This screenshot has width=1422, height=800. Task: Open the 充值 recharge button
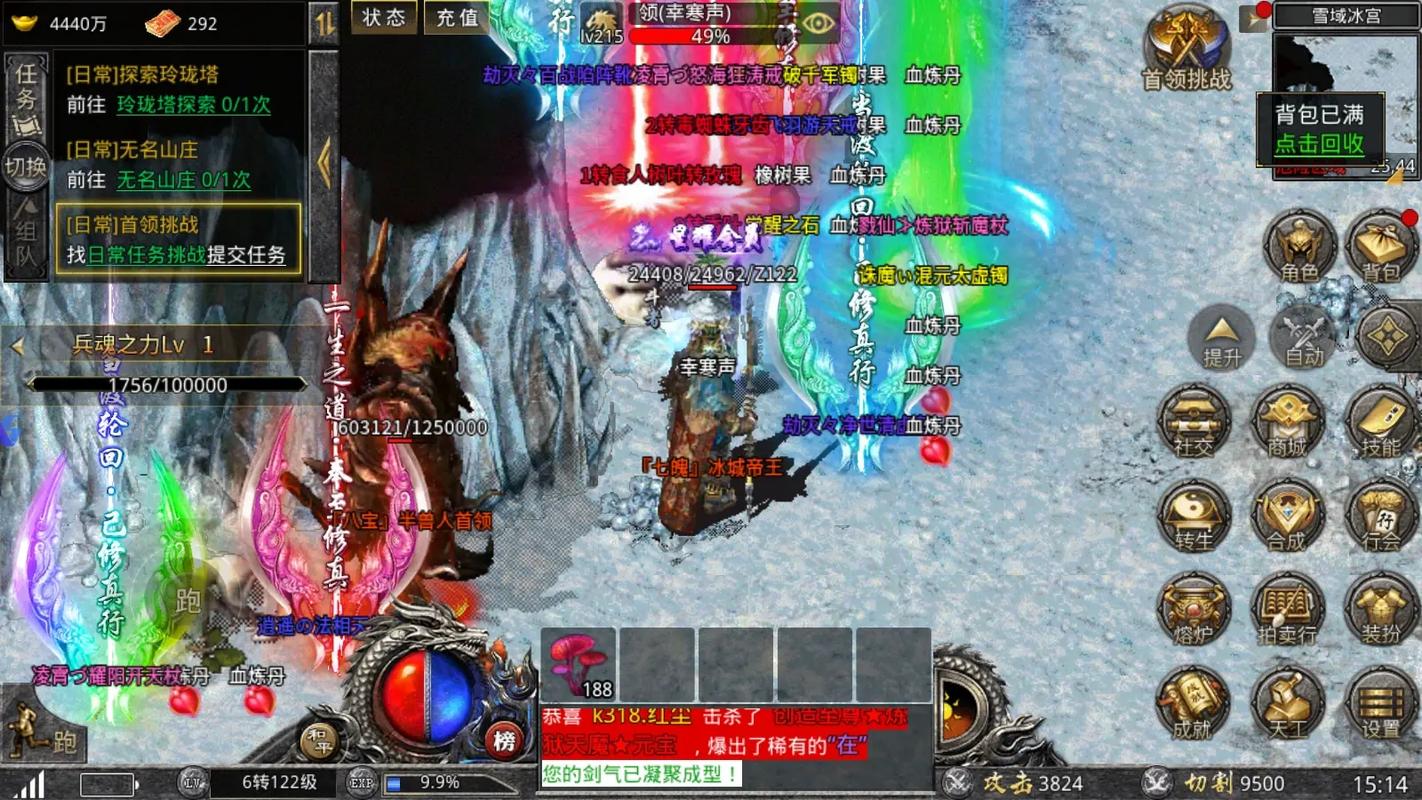click(457, 17)
